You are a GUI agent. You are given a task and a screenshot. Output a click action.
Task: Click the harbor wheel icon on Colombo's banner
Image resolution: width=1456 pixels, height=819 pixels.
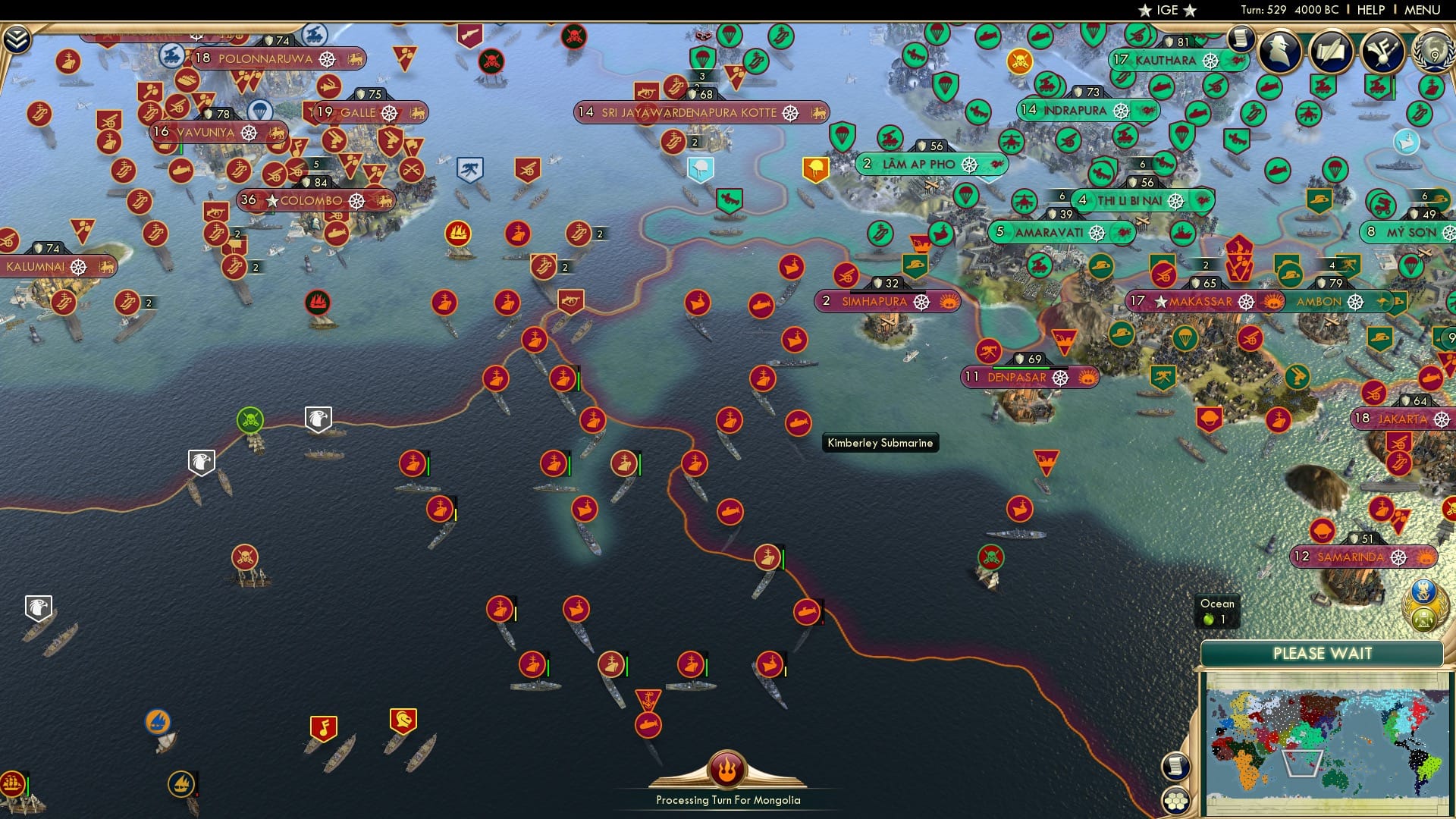click(358, 200)
